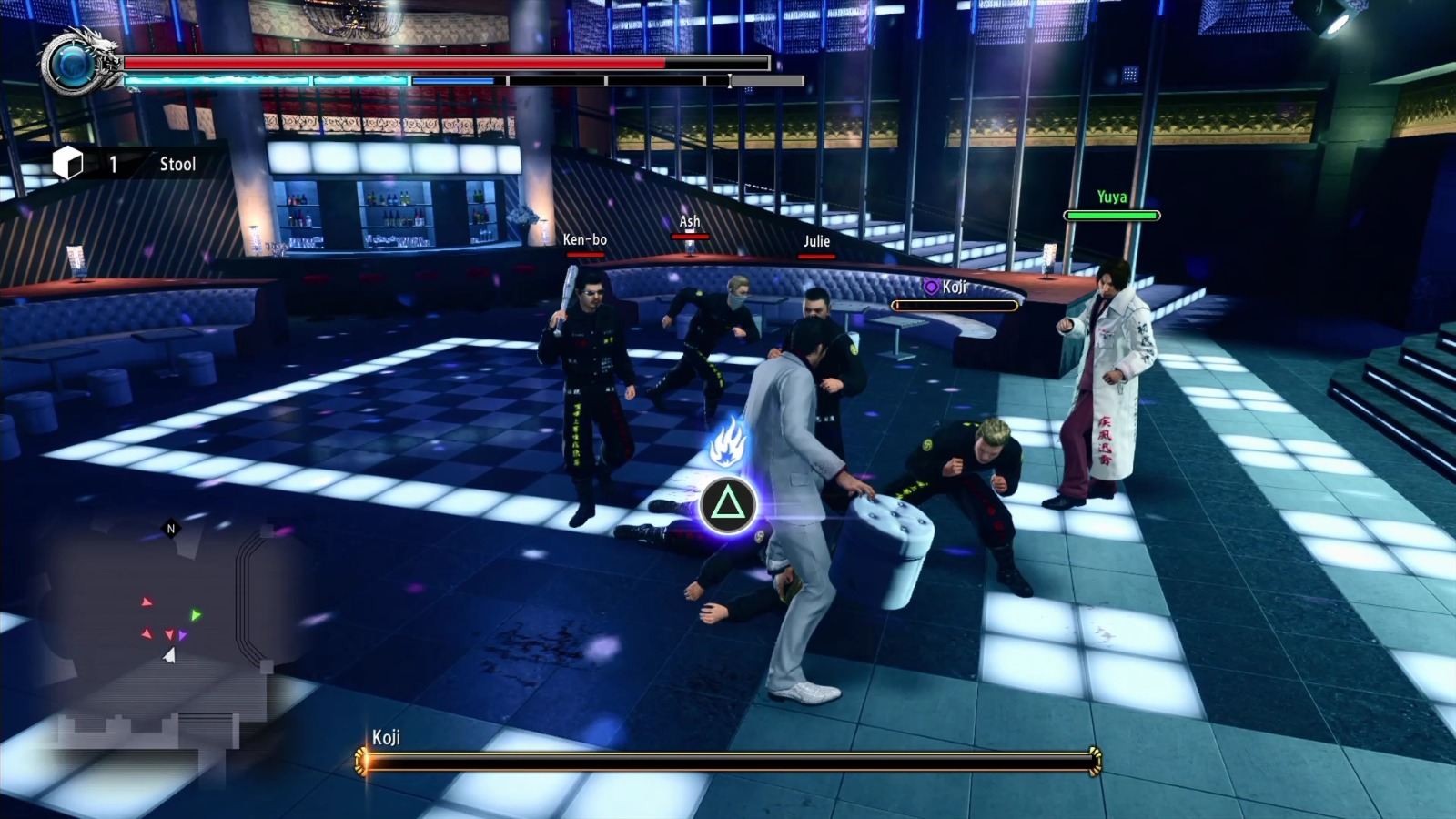Click the green ally arrow on minimap

click(x=194, y=614)
